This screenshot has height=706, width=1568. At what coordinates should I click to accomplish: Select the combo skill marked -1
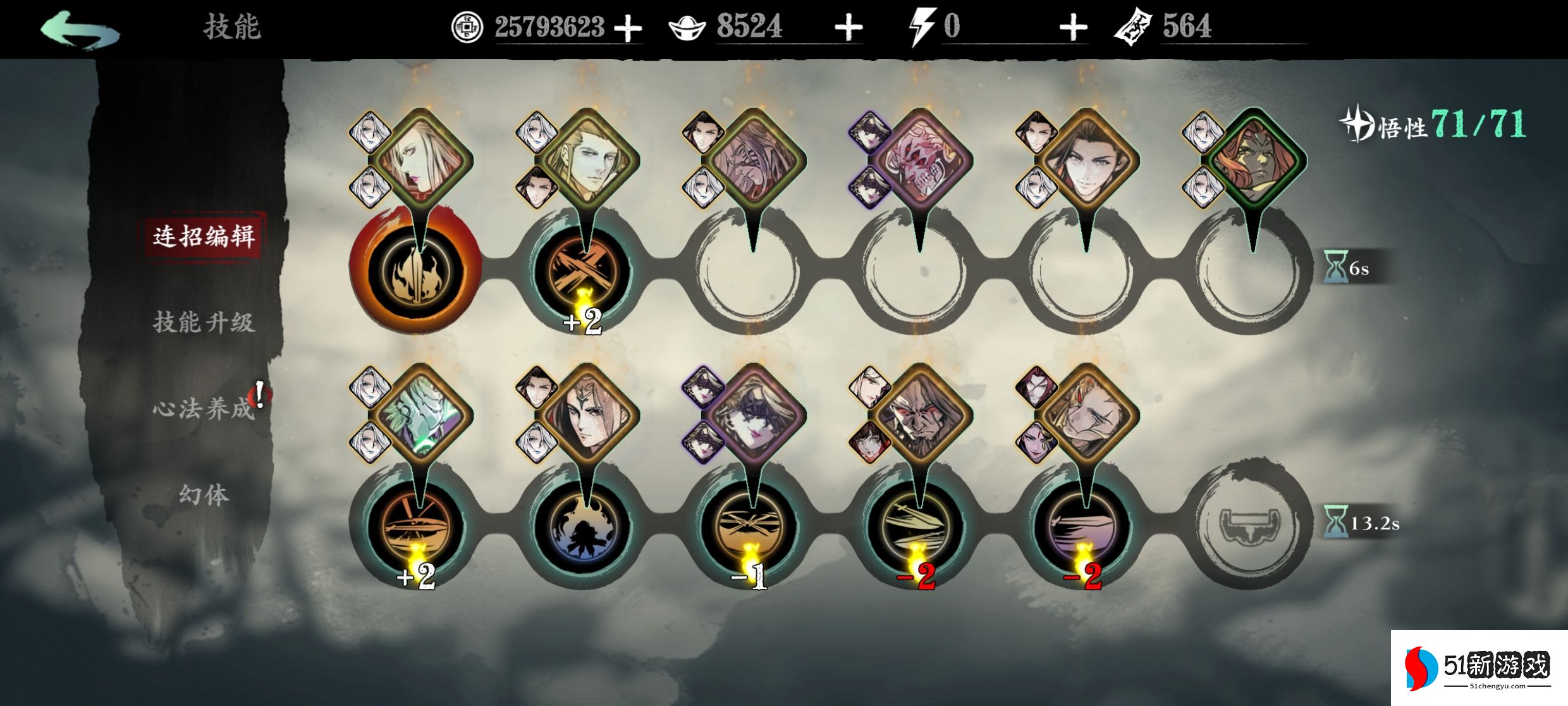[750, 526]
